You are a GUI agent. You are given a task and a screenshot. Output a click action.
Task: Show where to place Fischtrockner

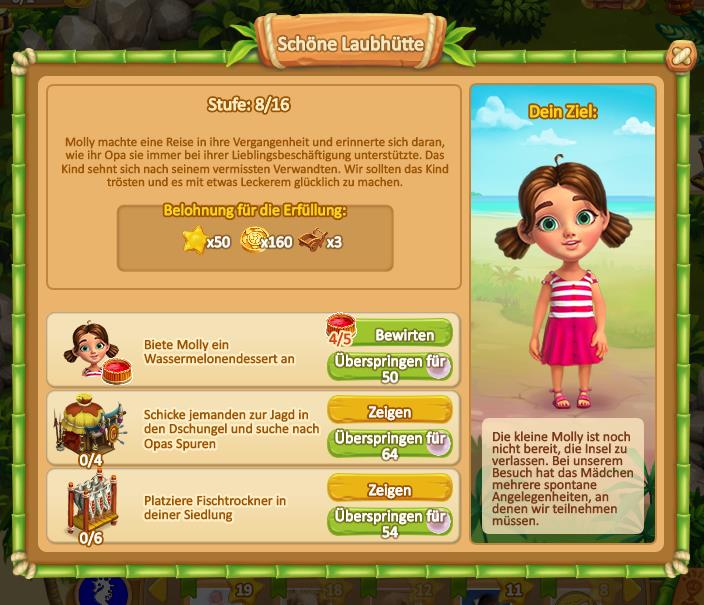tap(389, 490)
